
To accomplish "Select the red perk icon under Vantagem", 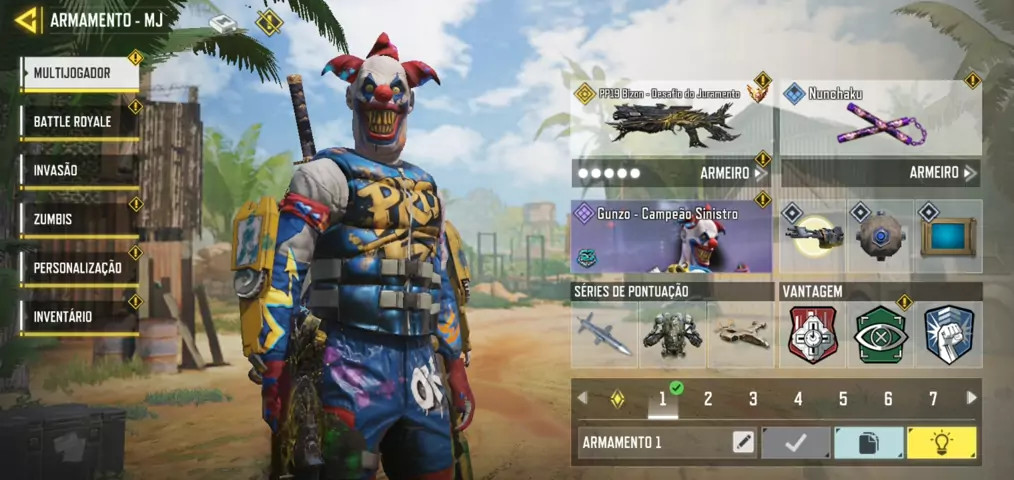I will click(812, 335).
